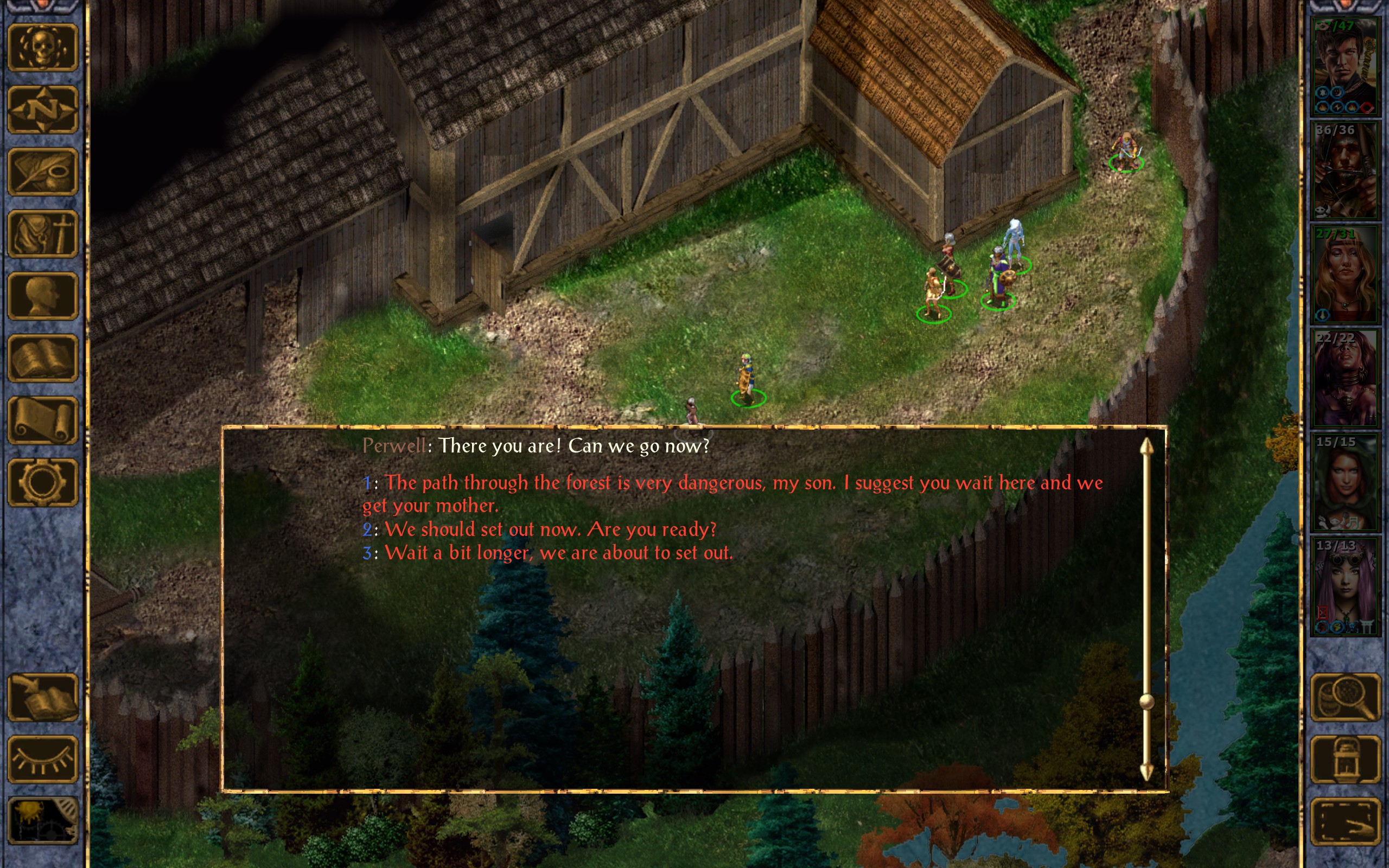The height and width of the screenshot is (868, 1389).
Task: Select the blonde woman party portrait
Action: coord(1344,275)
